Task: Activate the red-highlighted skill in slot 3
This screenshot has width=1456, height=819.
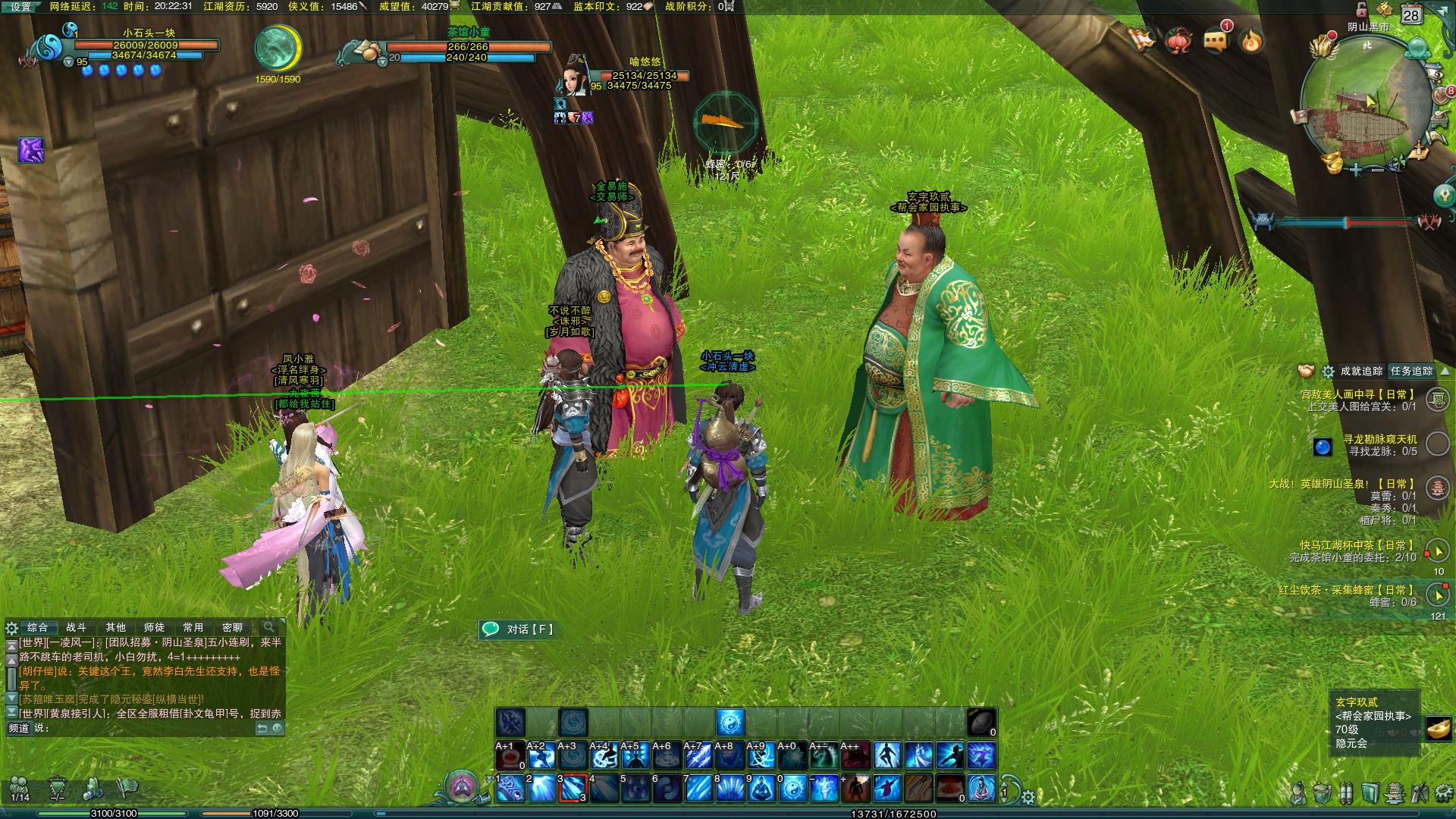Action: click(x=573, y=789)
